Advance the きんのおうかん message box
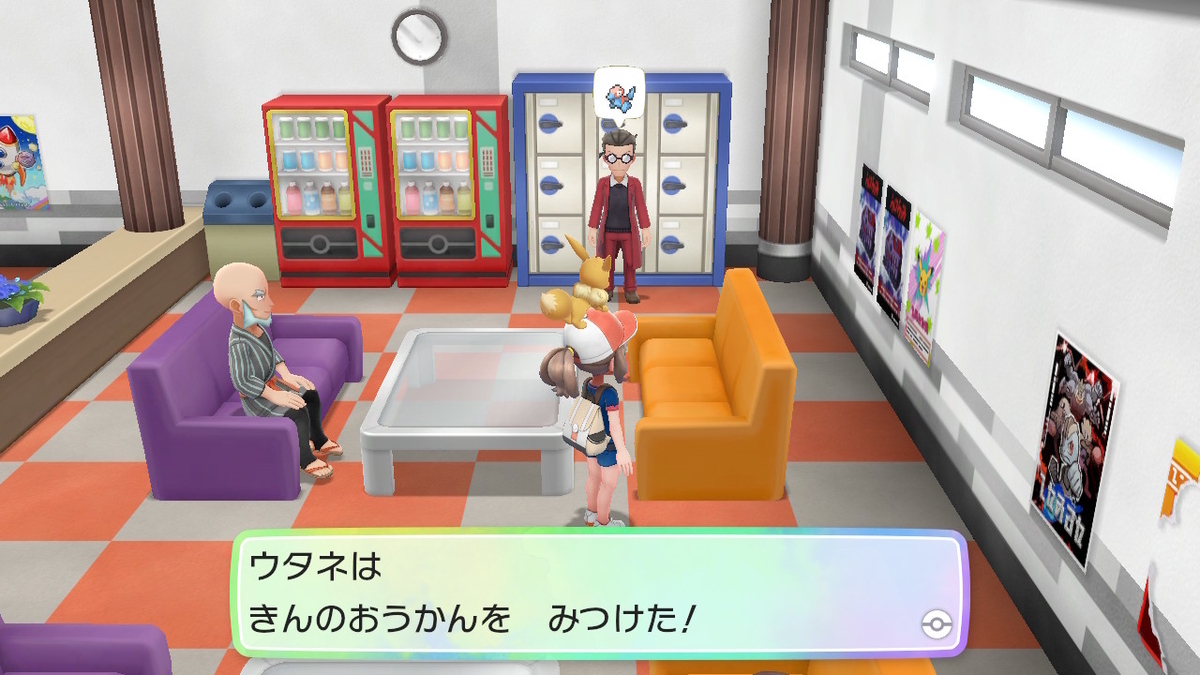The image size is (1200, 675). pos(598,594)
